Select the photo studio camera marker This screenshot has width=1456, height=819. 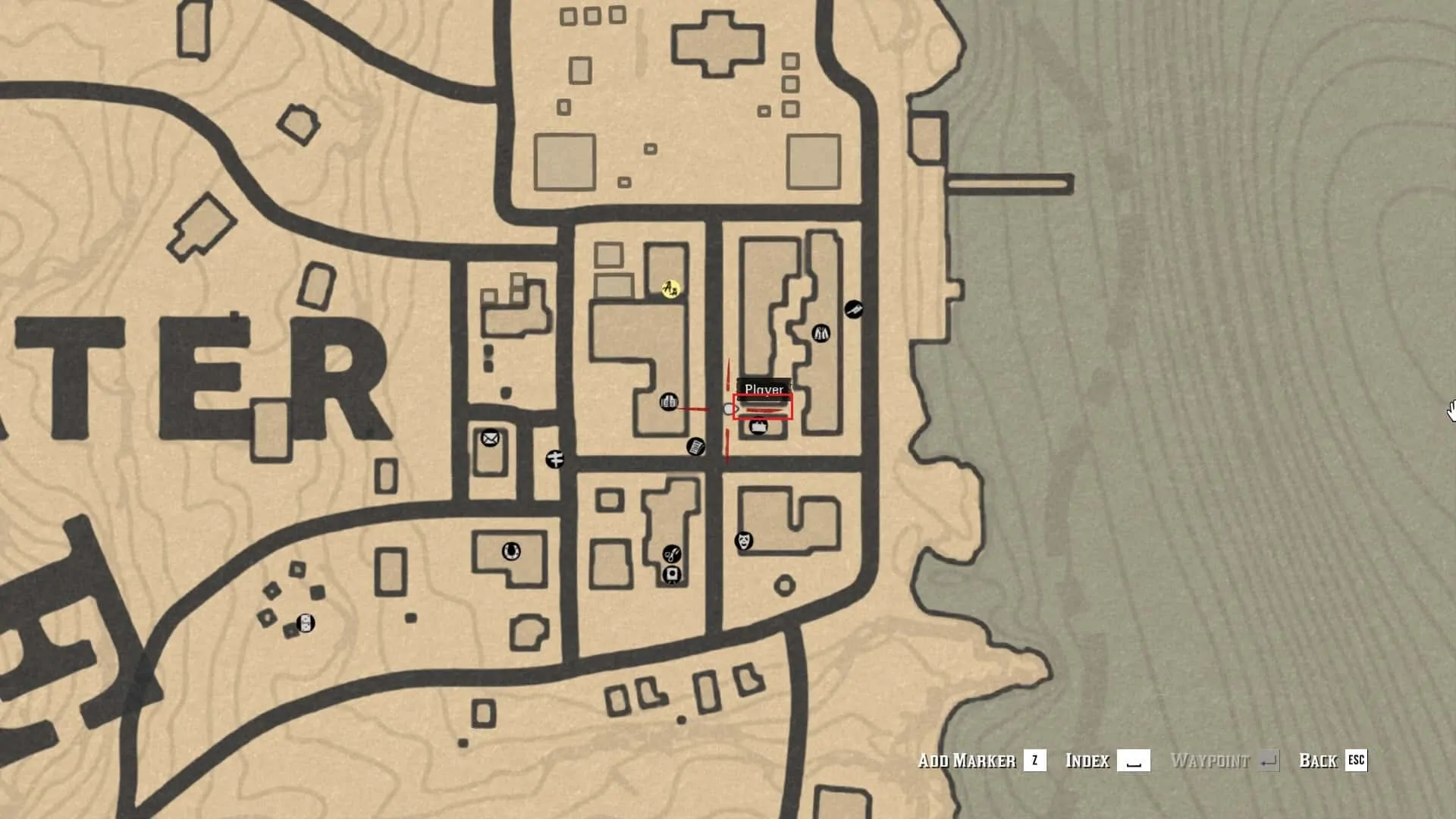(x=671, y=575)
